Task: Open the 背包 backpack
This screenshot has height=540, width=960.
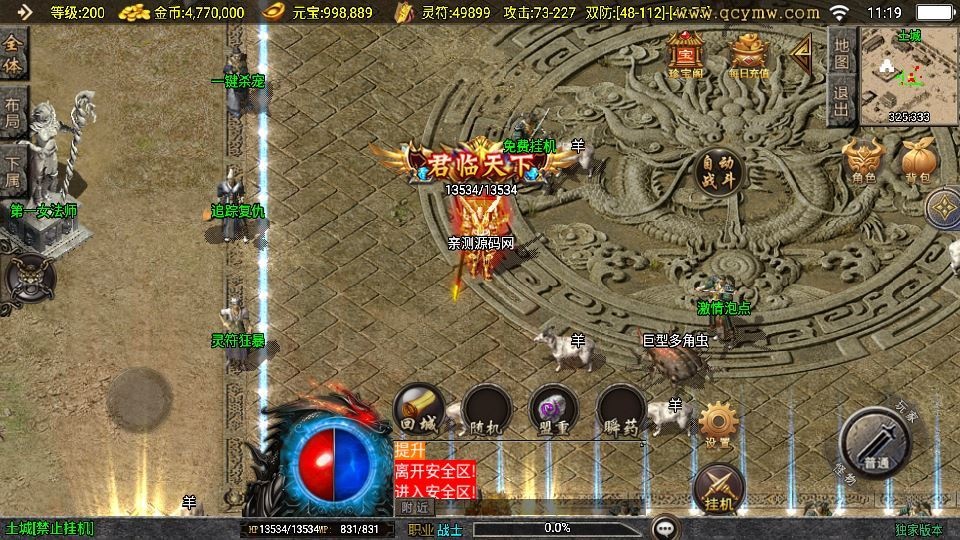Action: click(x=918, y=160)
